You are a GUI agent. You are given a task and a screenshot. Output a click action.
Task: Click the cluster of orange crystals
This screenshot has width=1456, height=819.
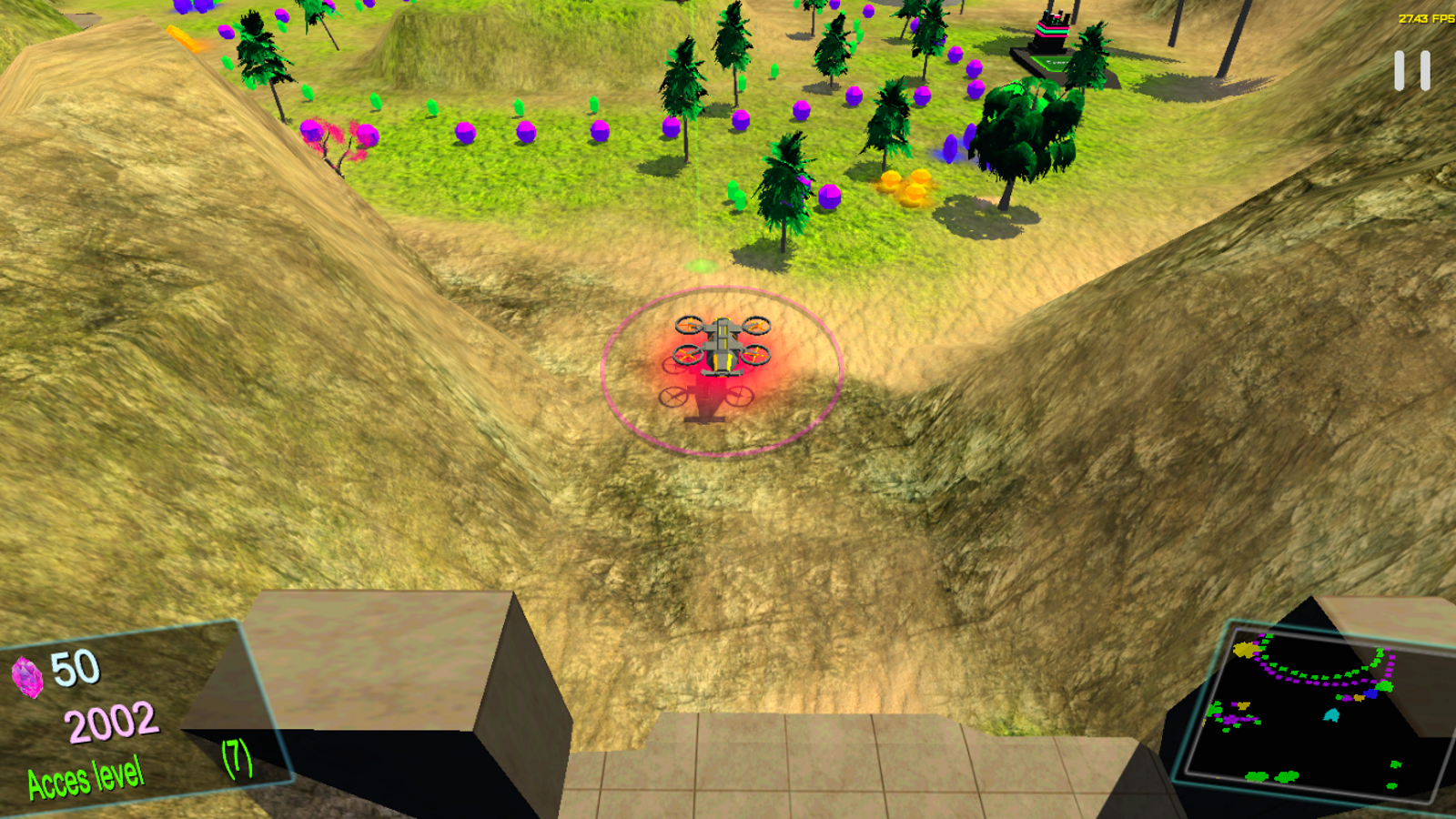coord(904,185)
